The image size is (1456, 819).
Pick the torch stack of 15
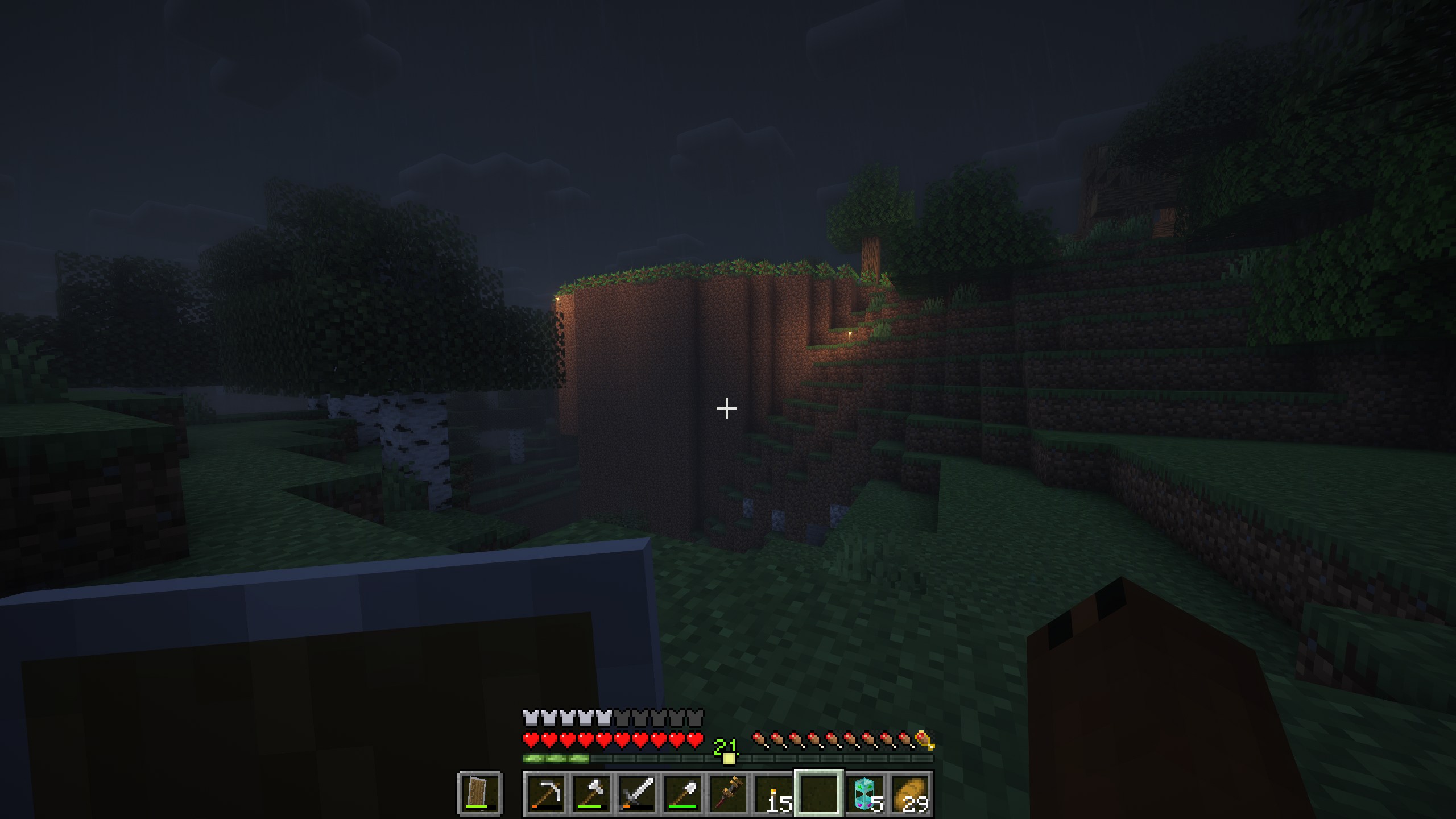click(x=773, y=793)
